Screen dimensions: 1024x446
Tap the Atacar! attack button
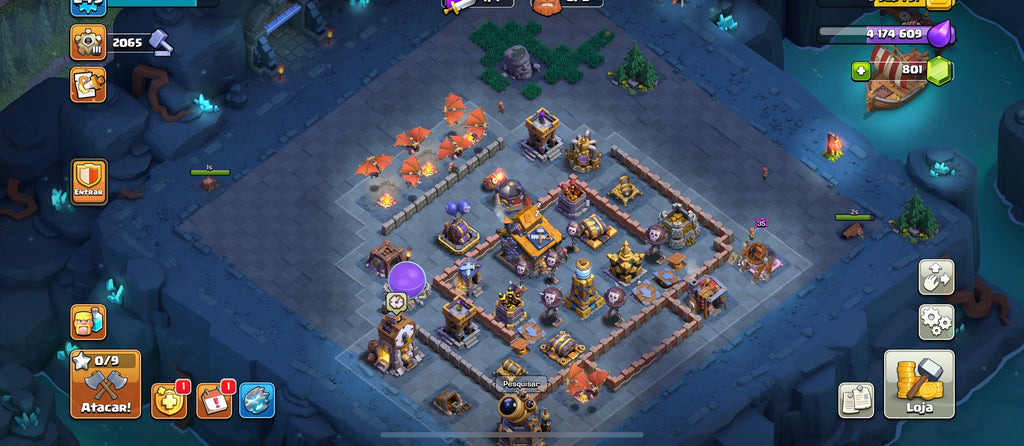click(x=105, y=384)
